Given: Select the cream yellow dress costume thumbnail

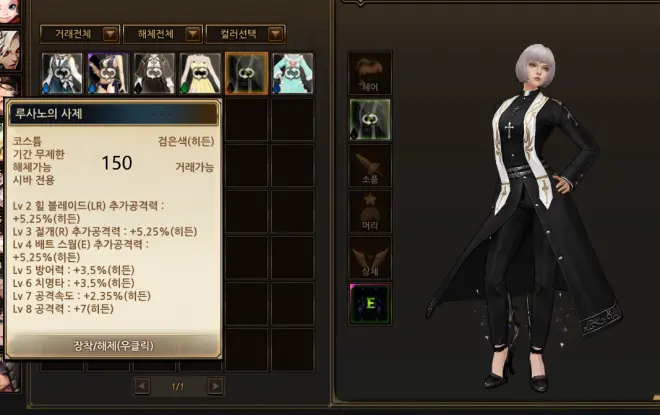Looking at the screenshot, I should [200, 73].
